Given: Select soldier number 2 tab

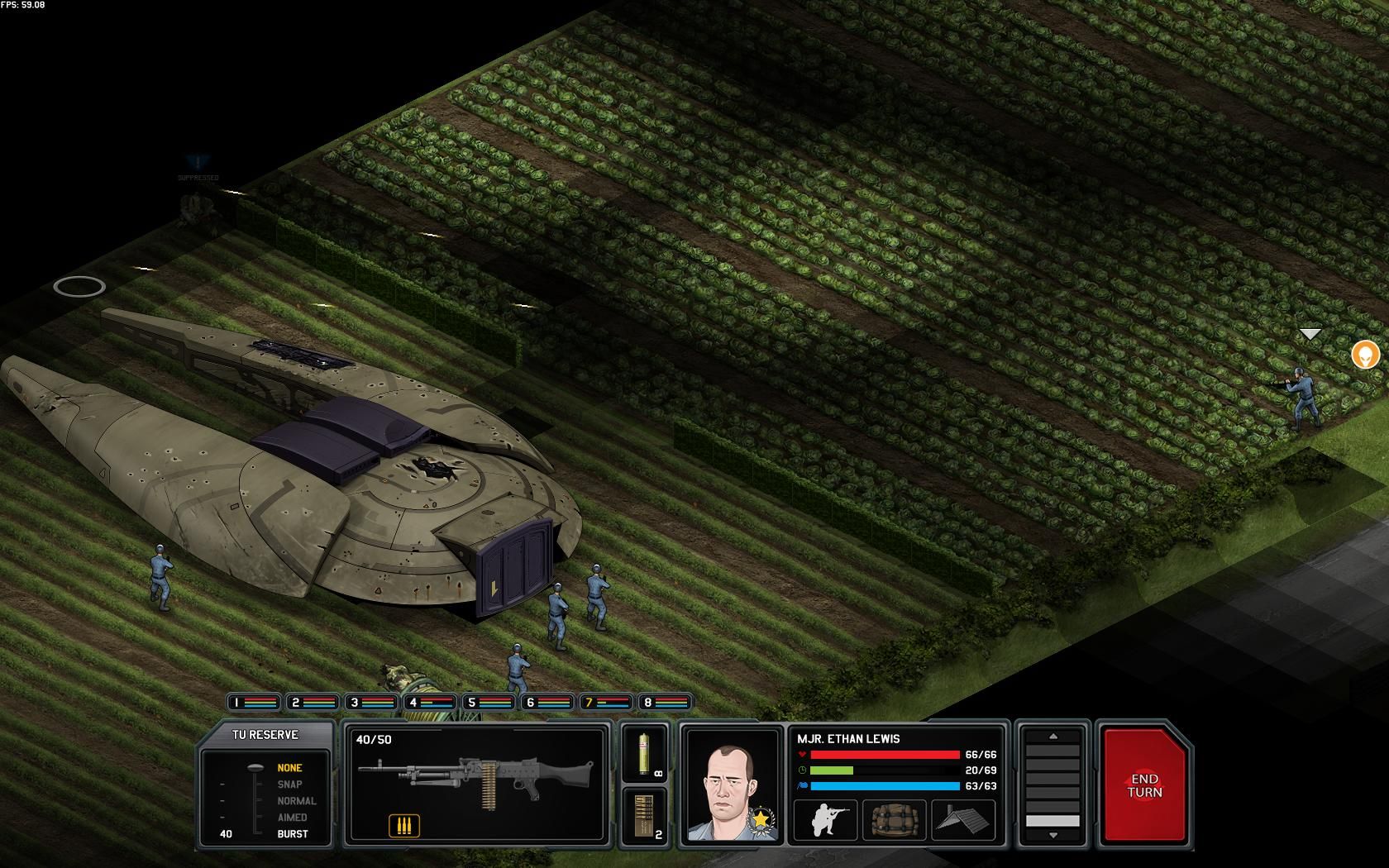Looking at the screenshot, I should pos(313,703).
